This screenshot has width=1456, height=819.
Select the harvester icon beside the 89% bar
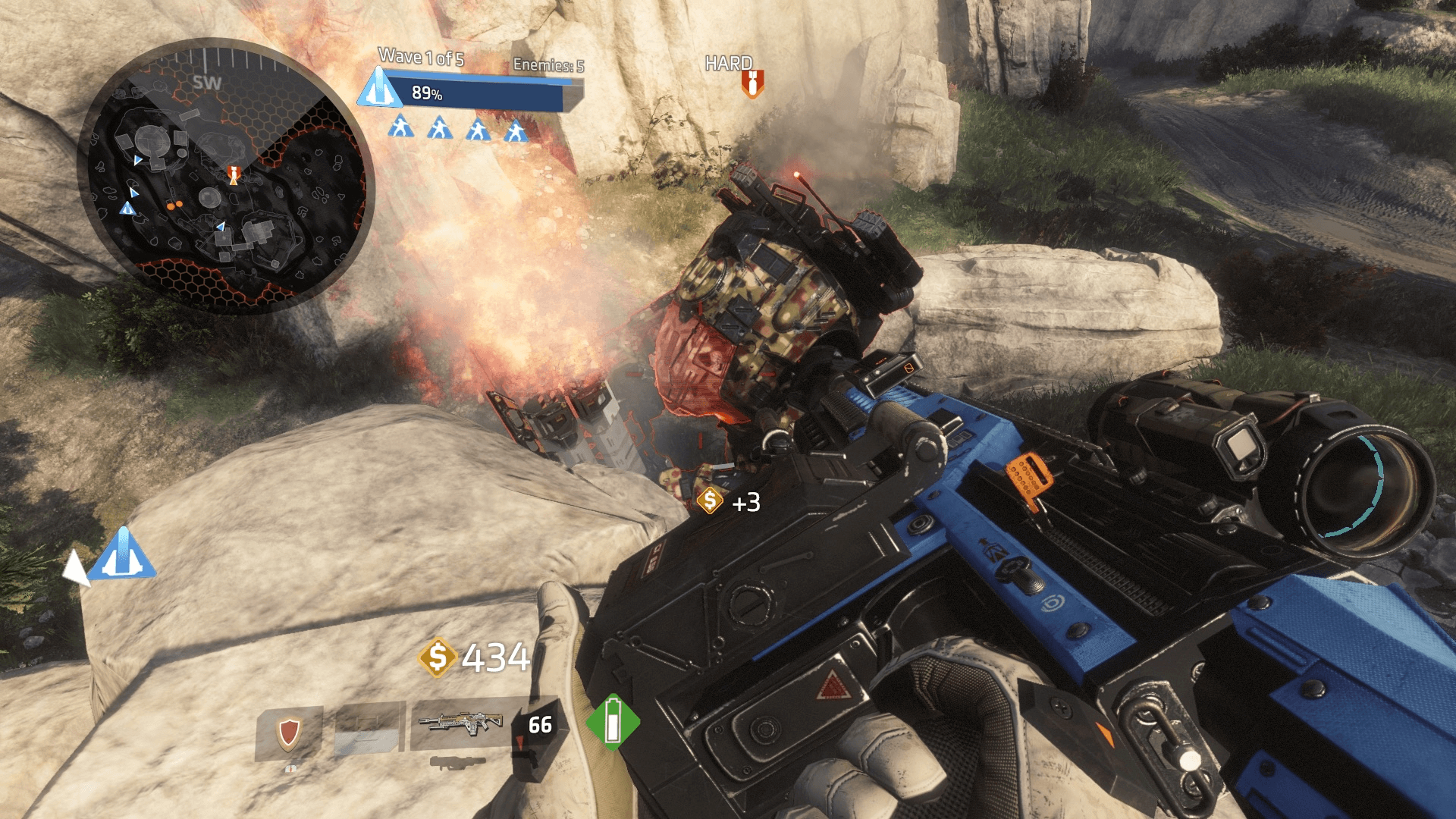[x=379, y=89]
